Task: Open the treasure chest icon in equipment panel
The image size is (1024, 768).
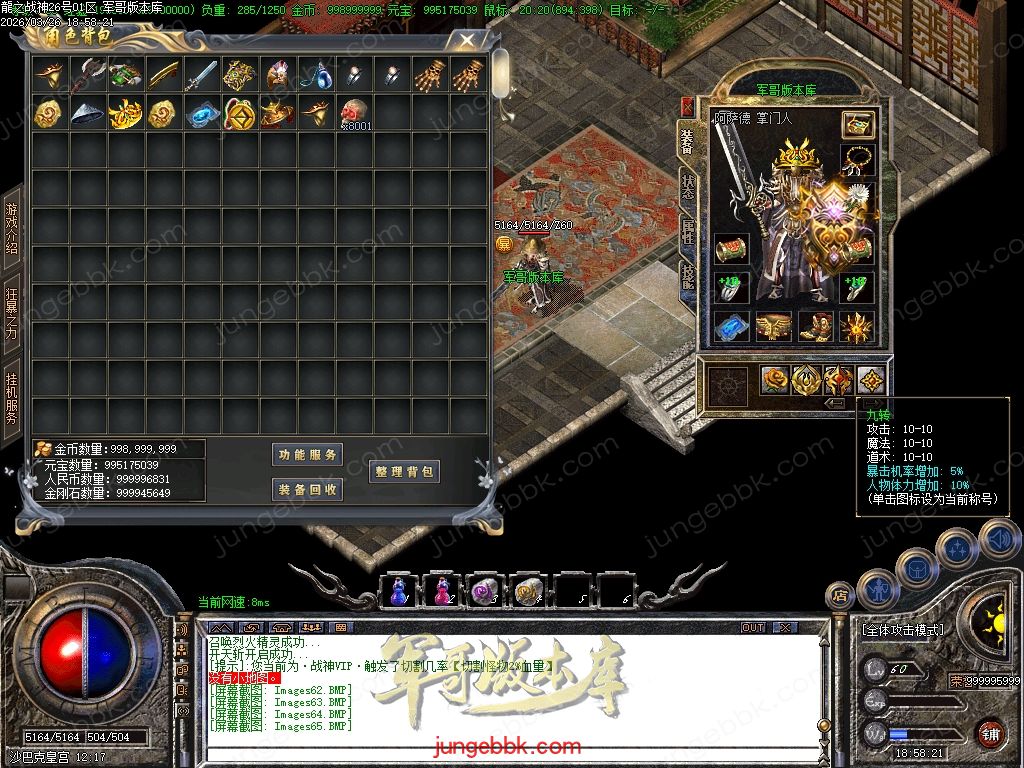Action: click(857, 124)
